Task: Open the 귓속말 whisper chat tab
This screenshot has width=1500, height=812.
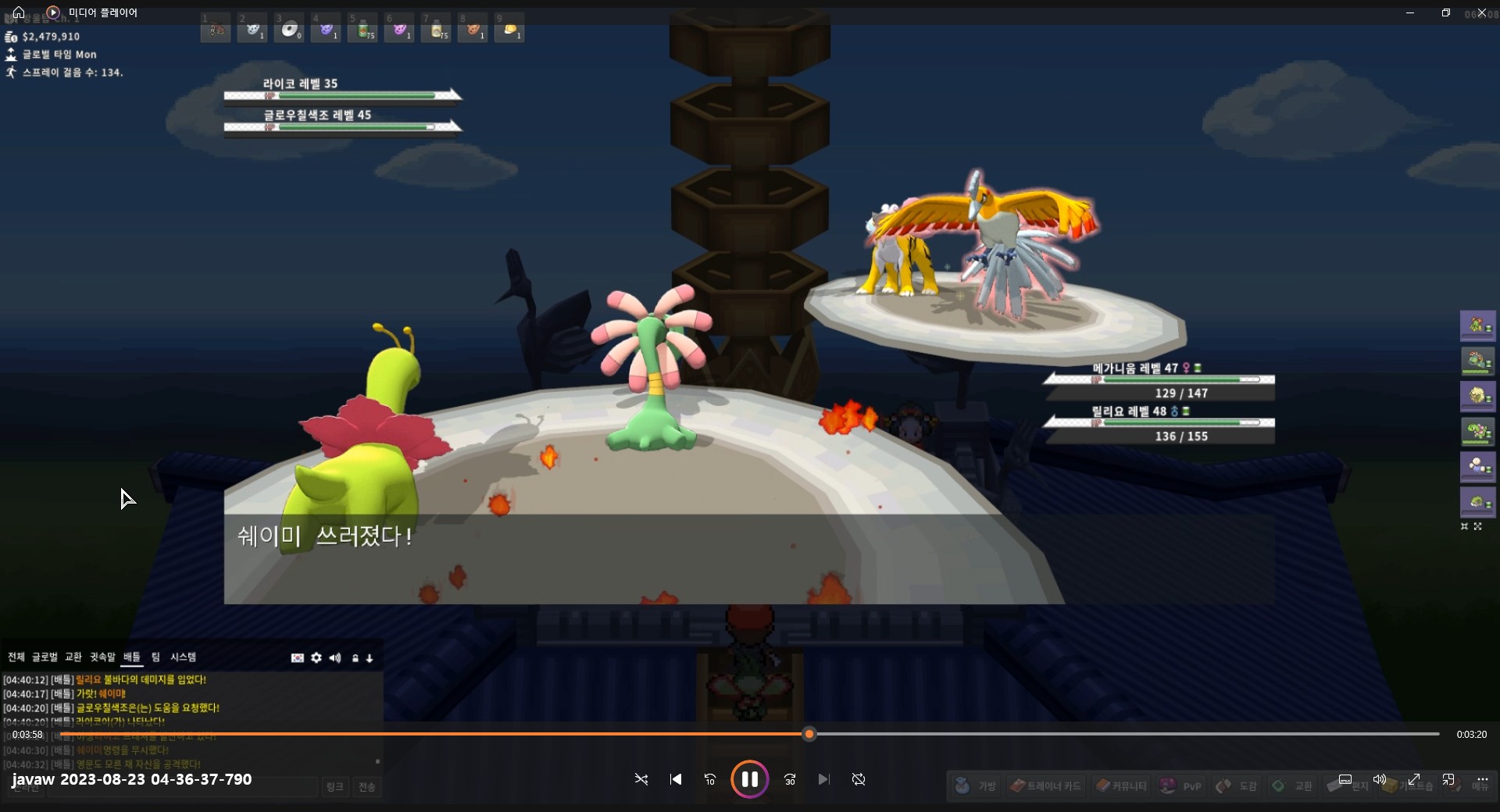Action: [102, 657]
